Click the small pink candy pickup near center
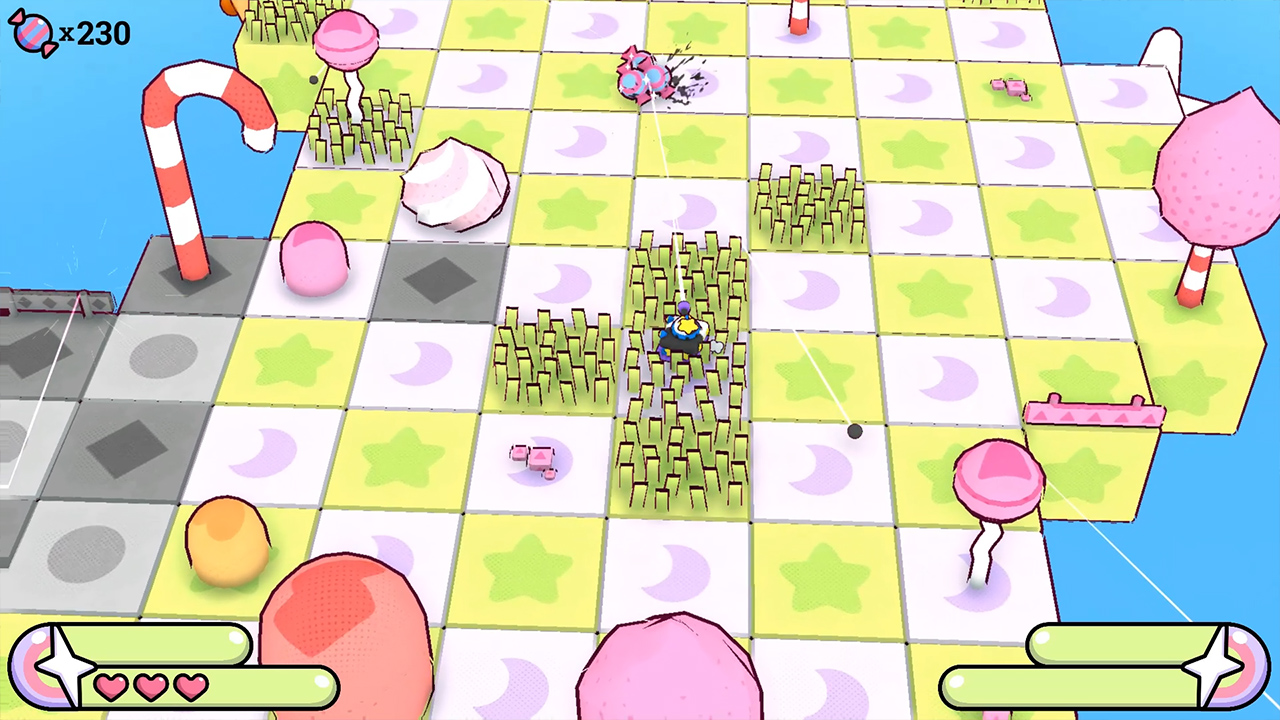The height and width of the screenshot is (720, 1280). coord(535,458)
